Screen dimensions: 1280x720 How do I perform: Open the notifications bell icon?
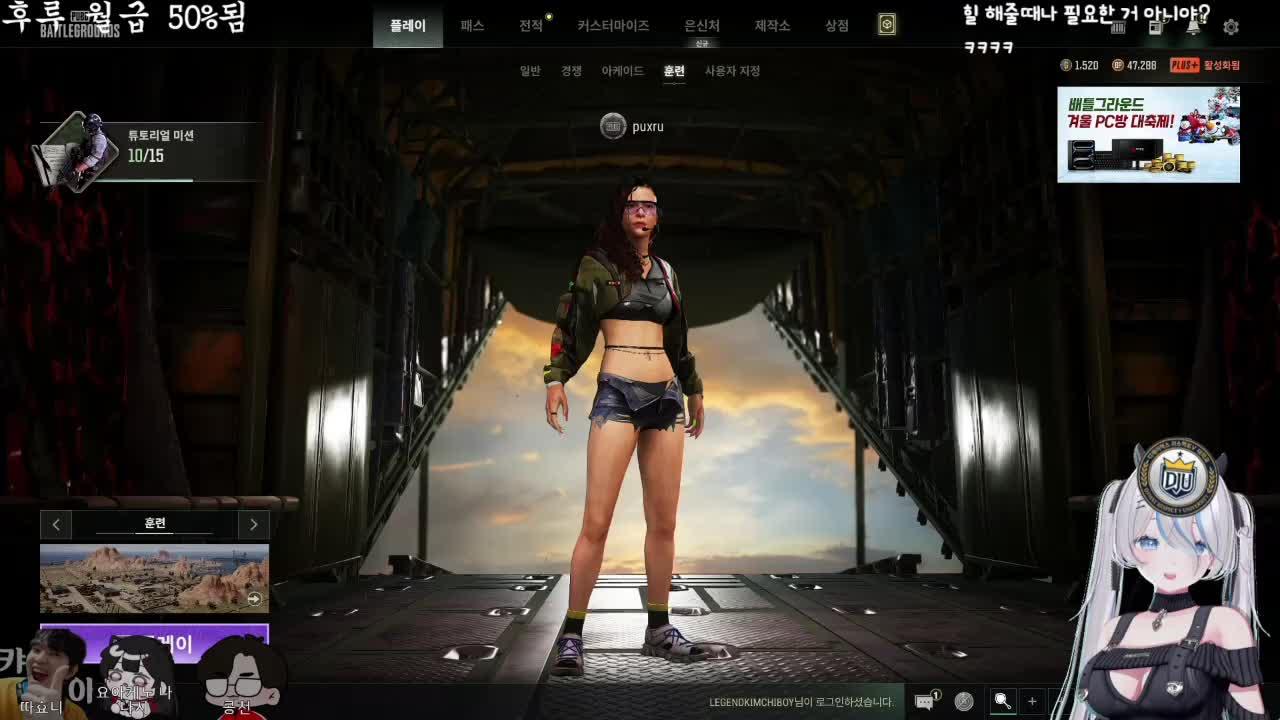(1193, 27)
